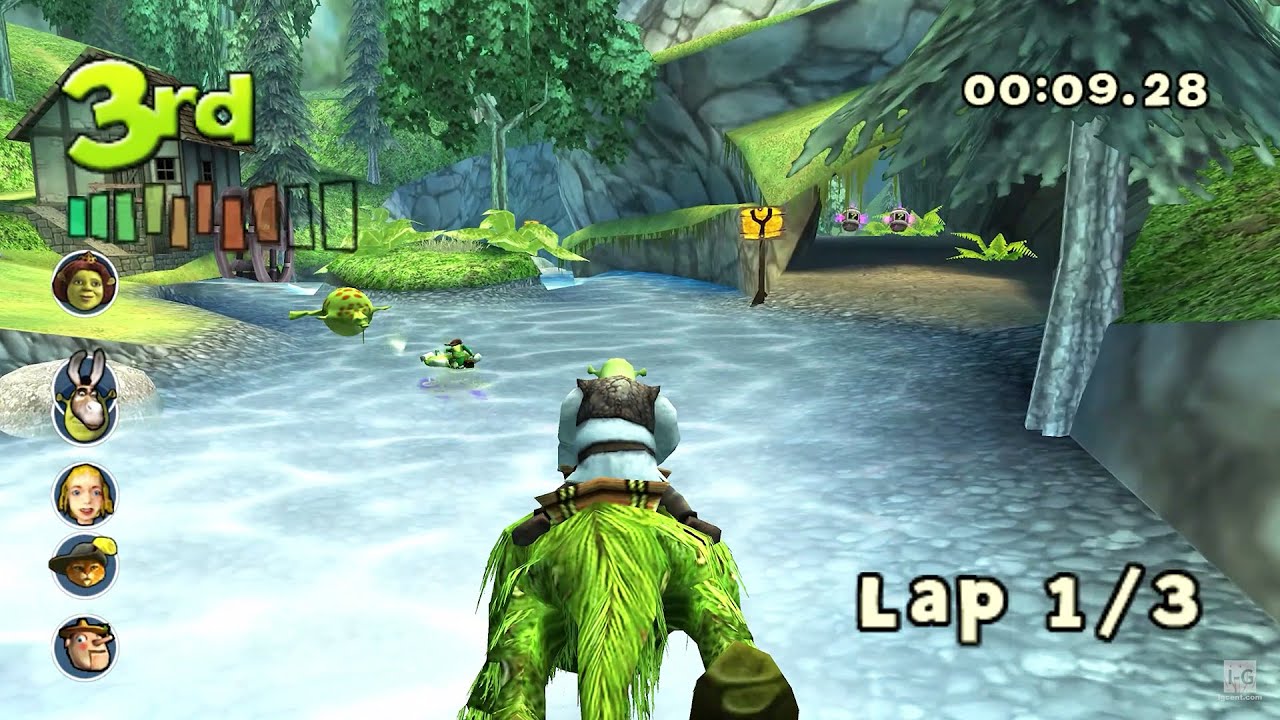
Task: Select the Puss in Boots portrait
Action: [85, 565]
